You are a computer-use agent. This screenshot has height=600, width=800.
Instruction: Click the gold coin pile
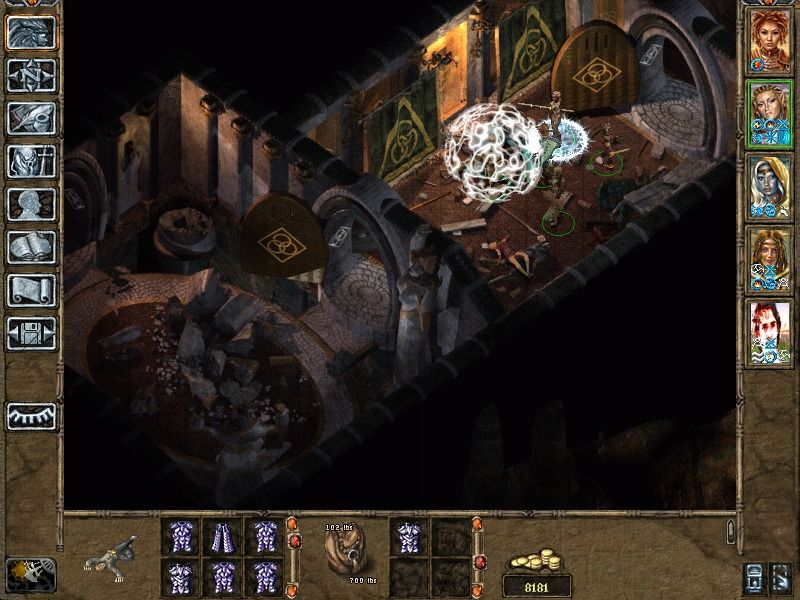(537, 561)
